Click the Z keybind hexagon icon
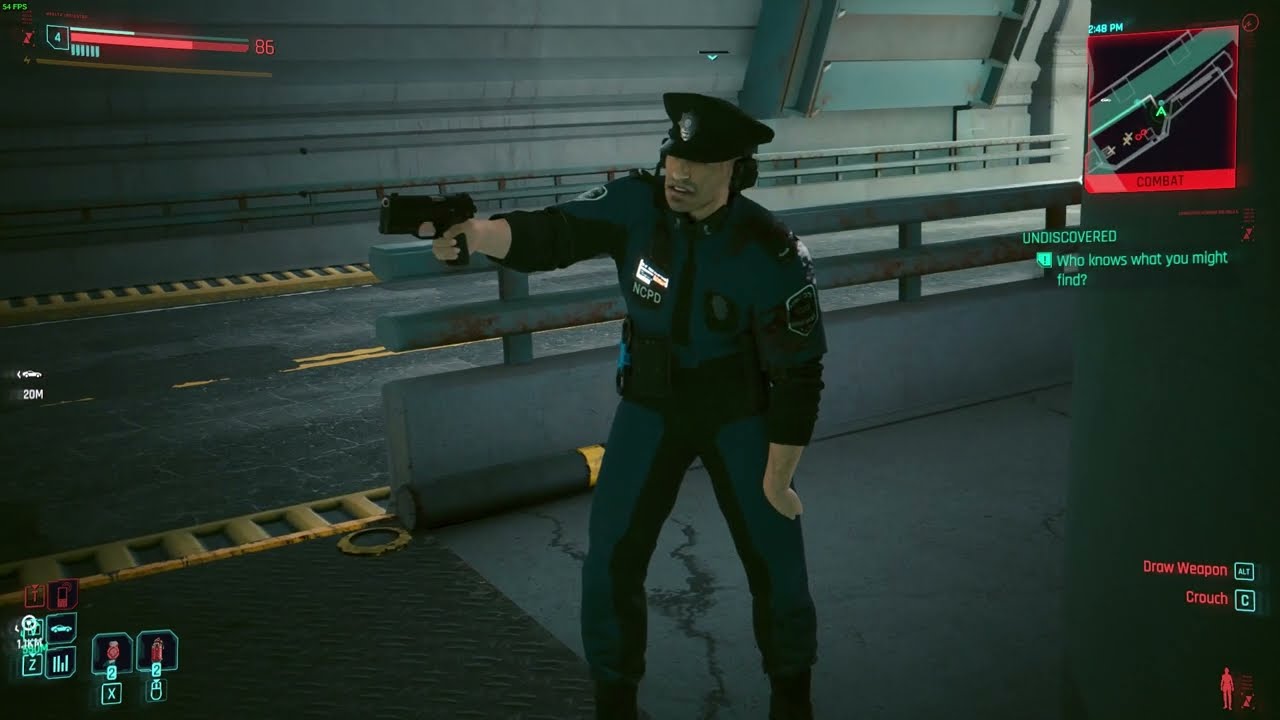This screenshot has height=720, width=1280. point(32,664)
